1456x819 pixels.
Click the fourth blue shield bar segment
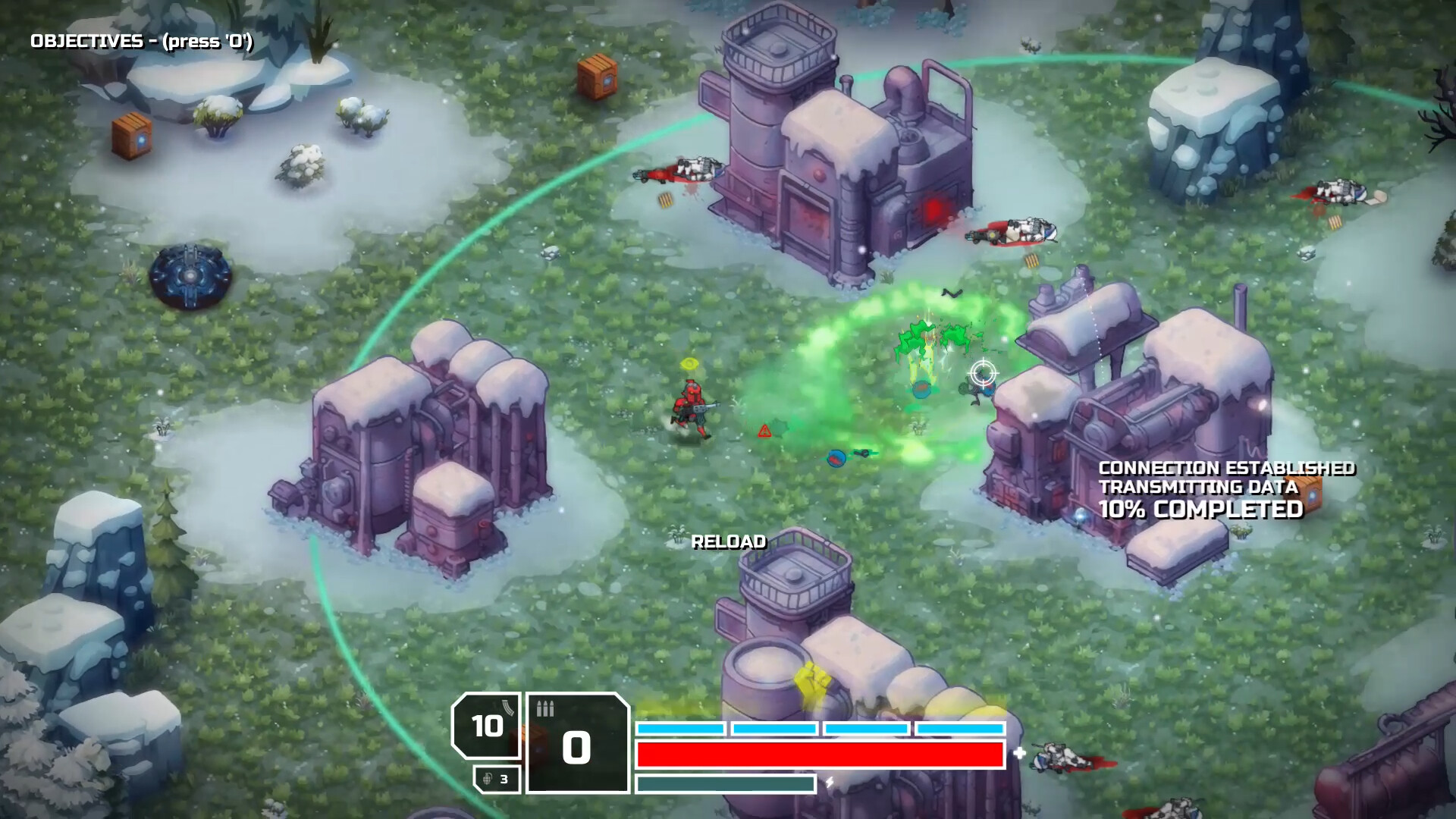[x=959, y=729]
